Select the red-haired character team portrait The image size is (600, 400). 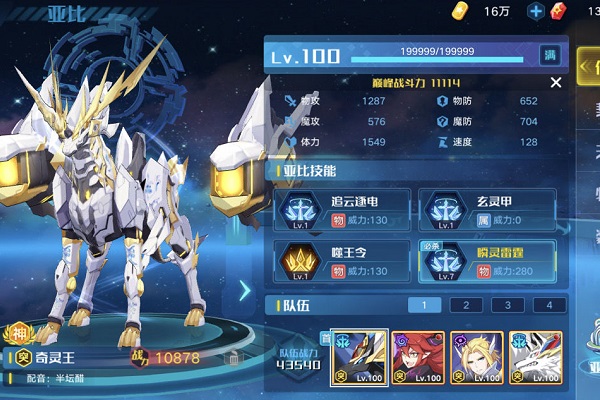pyautogui.click(x=418, y=357)
